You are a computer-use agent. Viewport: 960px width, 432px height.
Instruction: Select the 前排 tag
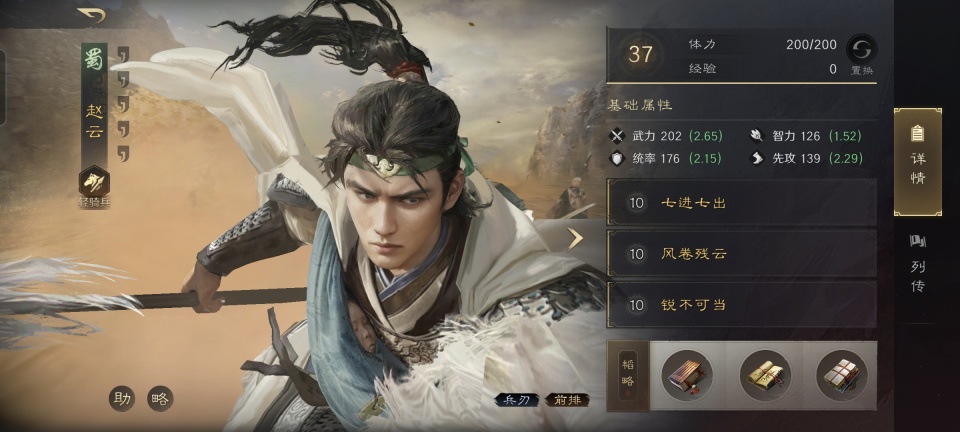(567, 400)
